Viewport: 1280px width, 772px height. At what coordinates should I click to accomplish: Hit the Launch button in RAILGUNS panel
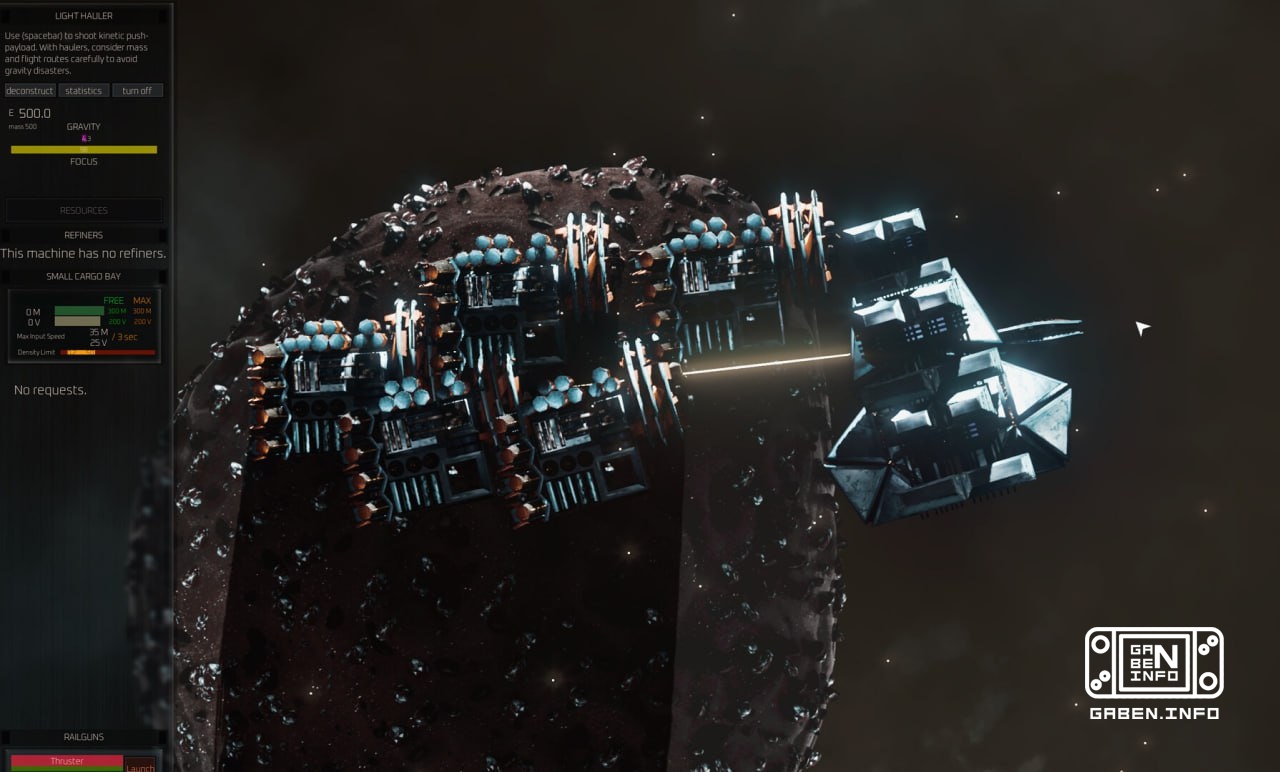point(140,765)
